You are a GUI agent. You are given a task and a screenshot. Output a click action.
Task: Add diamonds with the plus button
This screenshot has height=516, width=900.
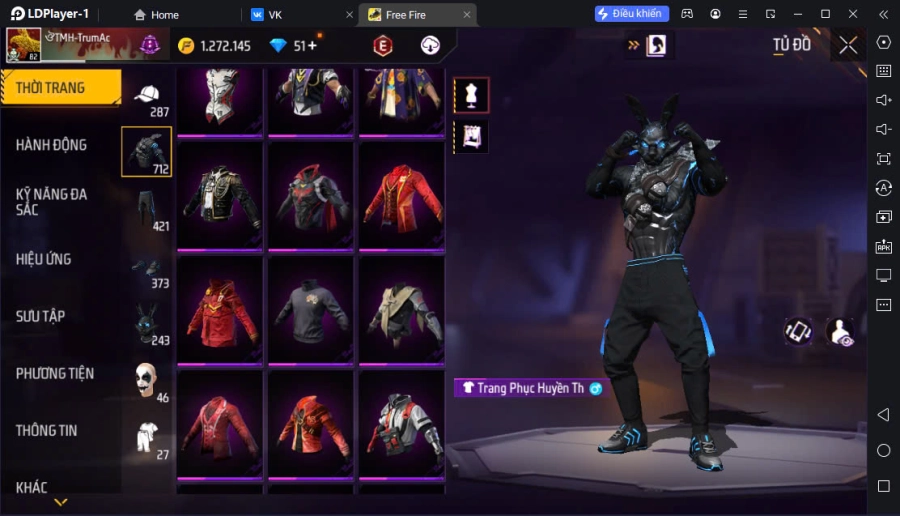pos(312,46)
